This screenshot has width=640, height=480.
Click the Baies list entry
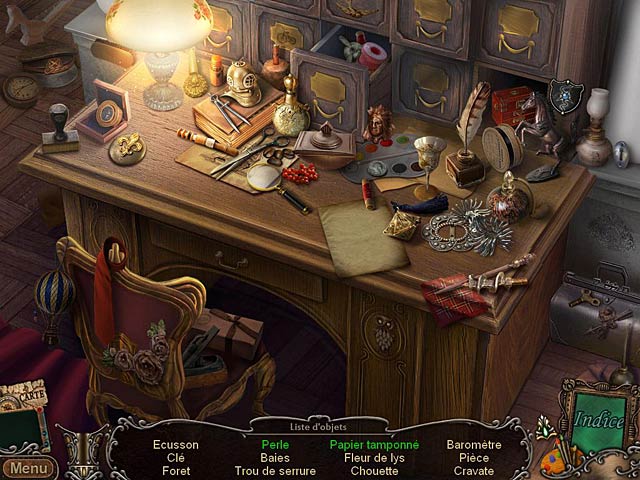click(x=275, y=457)
